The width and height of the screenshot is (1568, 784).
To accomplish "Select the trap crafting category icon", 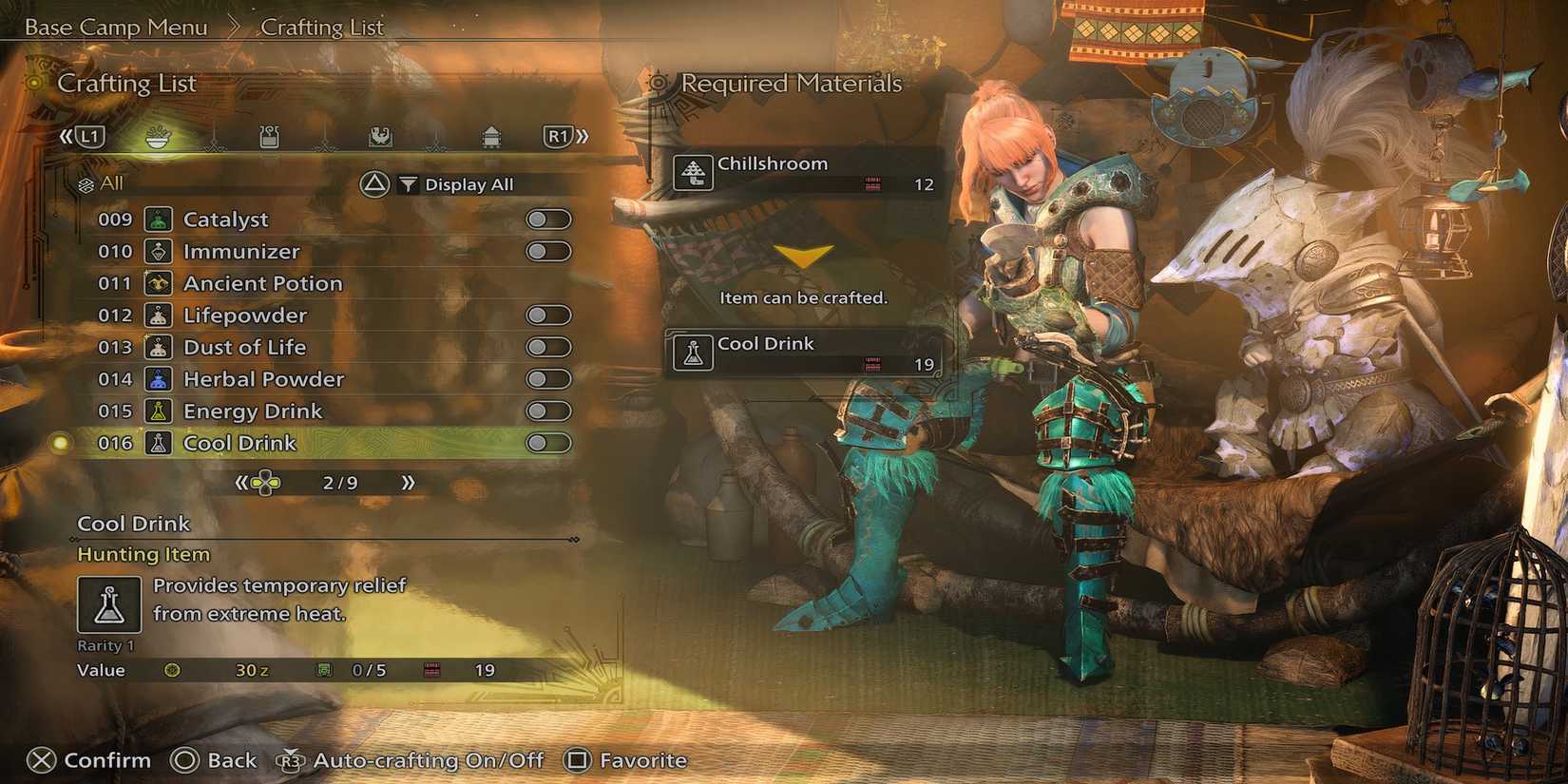I will click(381, 136).
